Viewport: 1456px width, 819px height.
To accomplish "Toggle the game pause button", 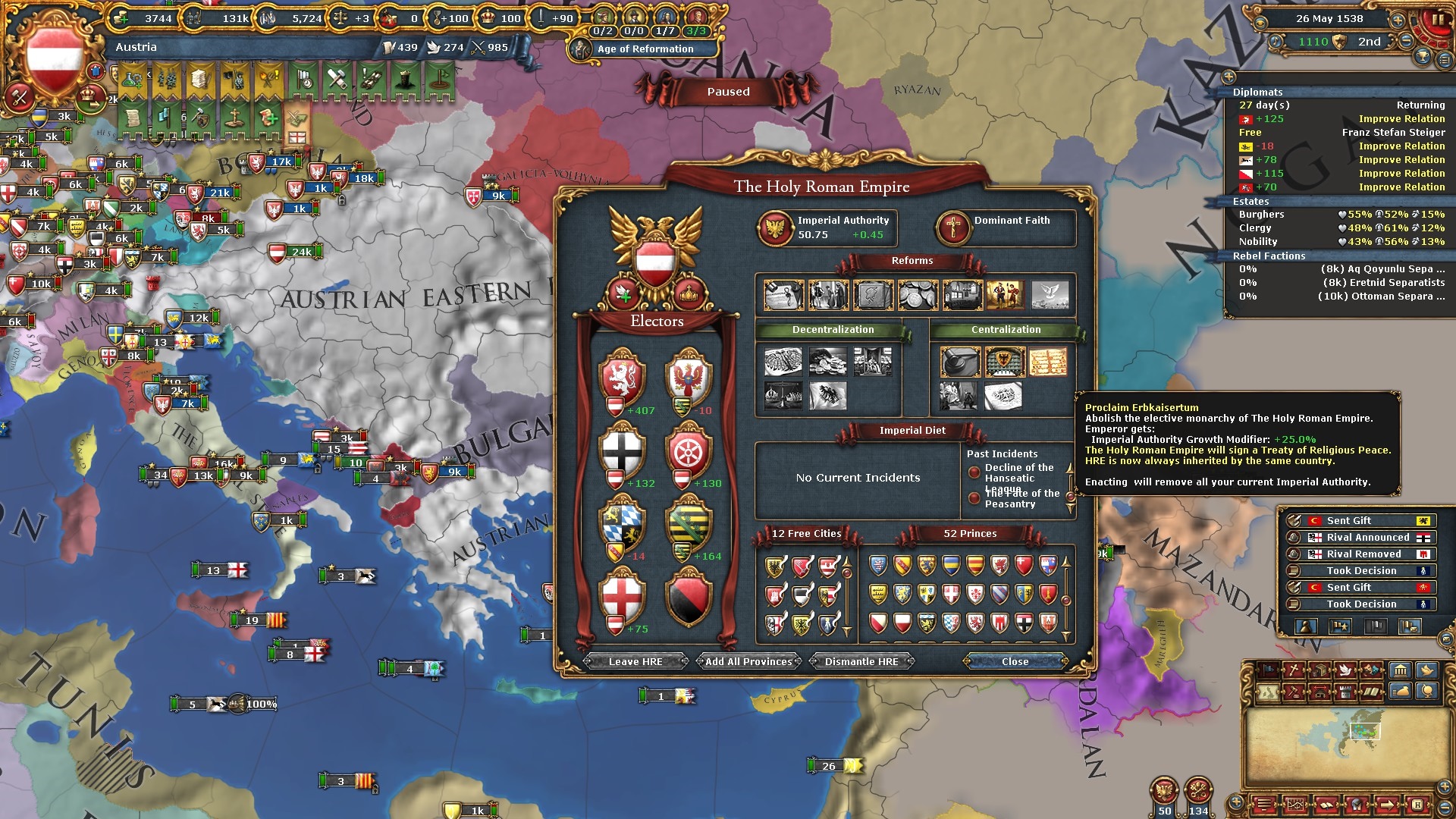I will (x=1436, y=20).
